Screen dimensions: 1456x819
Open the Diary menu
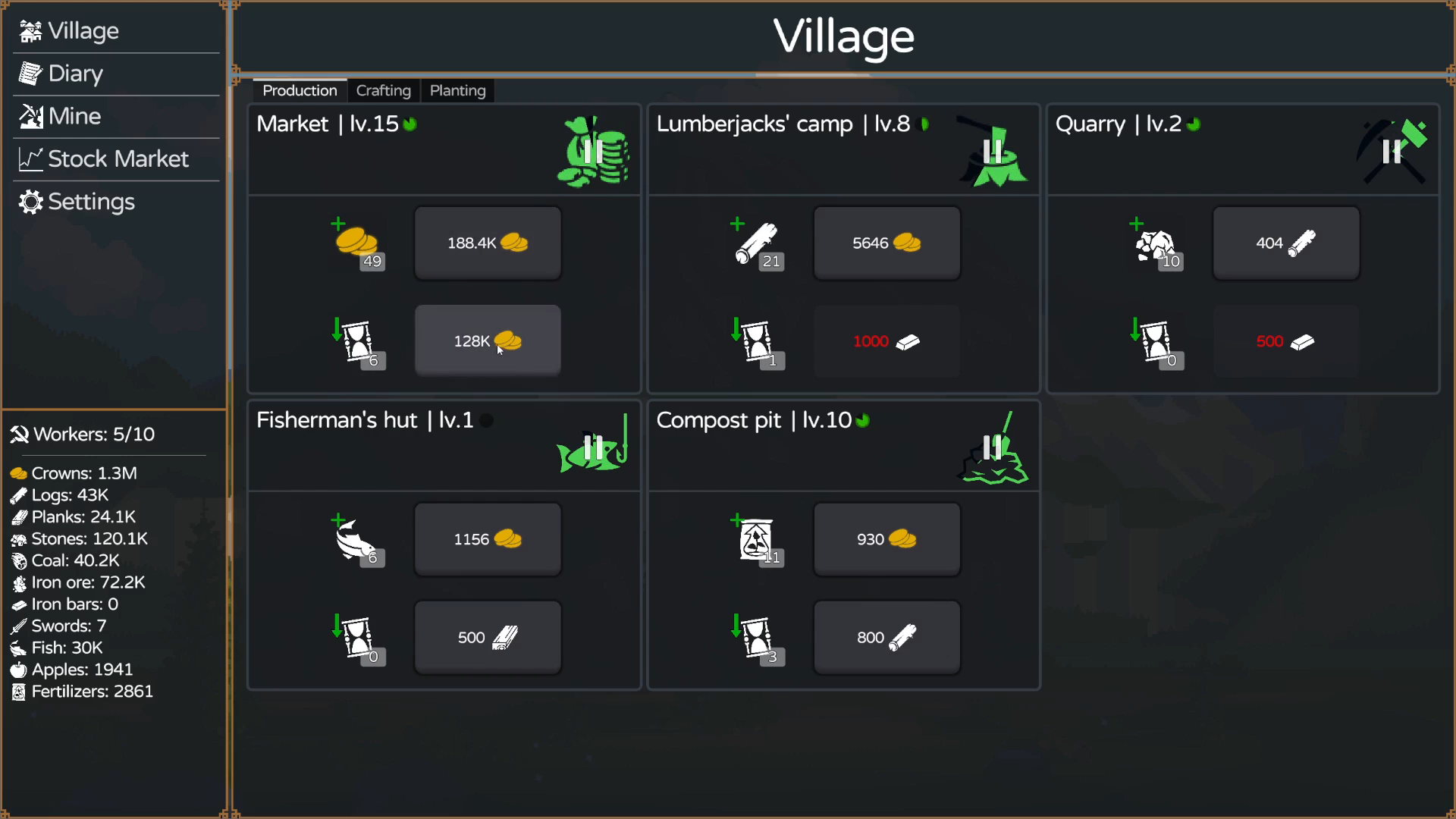click(x=74, y=74)
